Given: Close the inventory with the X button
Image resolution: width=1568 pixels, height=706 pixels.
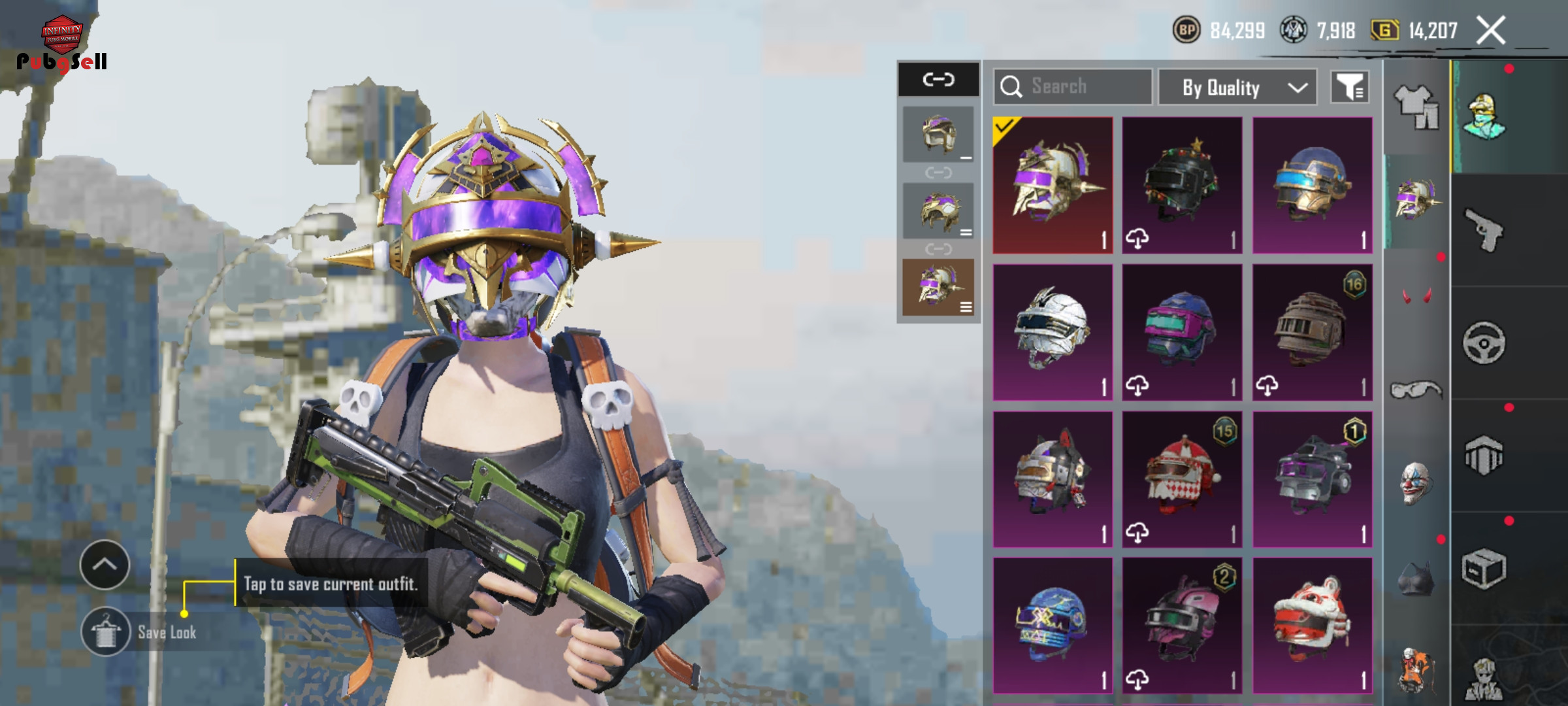Looking at the screenshot, I should [1490, 31].
